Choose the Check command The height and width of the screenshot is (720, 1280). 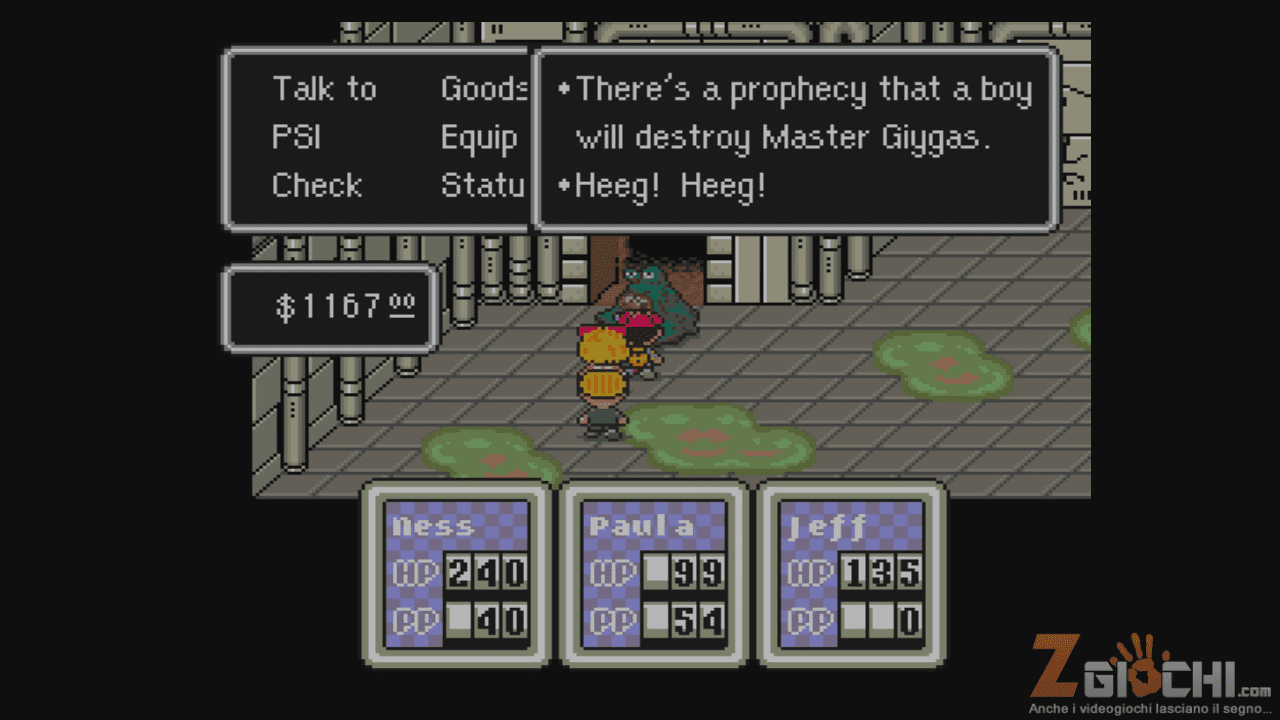pos(316,186)
